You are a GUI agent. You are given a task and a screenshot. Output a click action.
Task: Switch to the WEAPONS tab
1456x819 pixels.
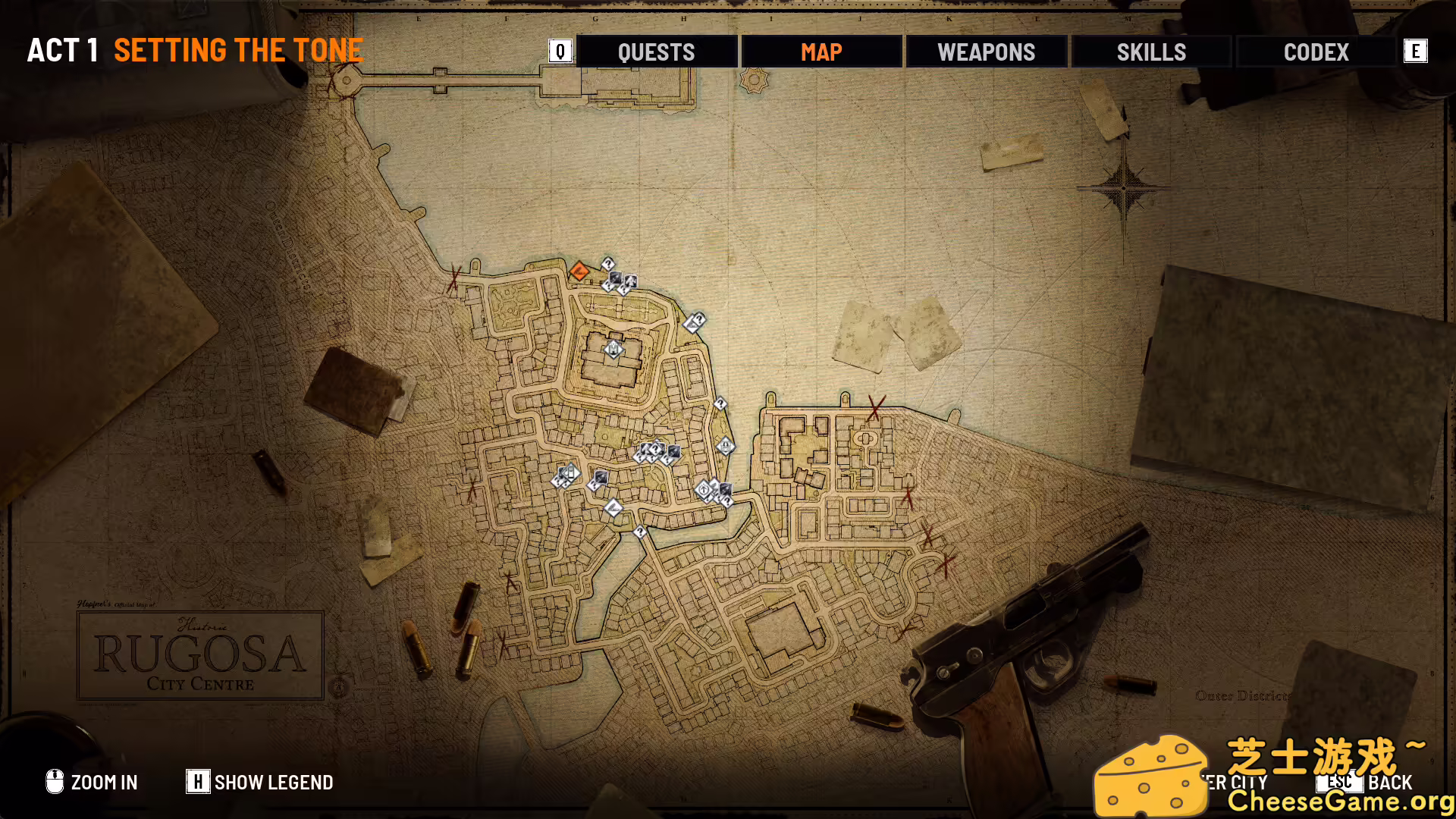(987, 52)
